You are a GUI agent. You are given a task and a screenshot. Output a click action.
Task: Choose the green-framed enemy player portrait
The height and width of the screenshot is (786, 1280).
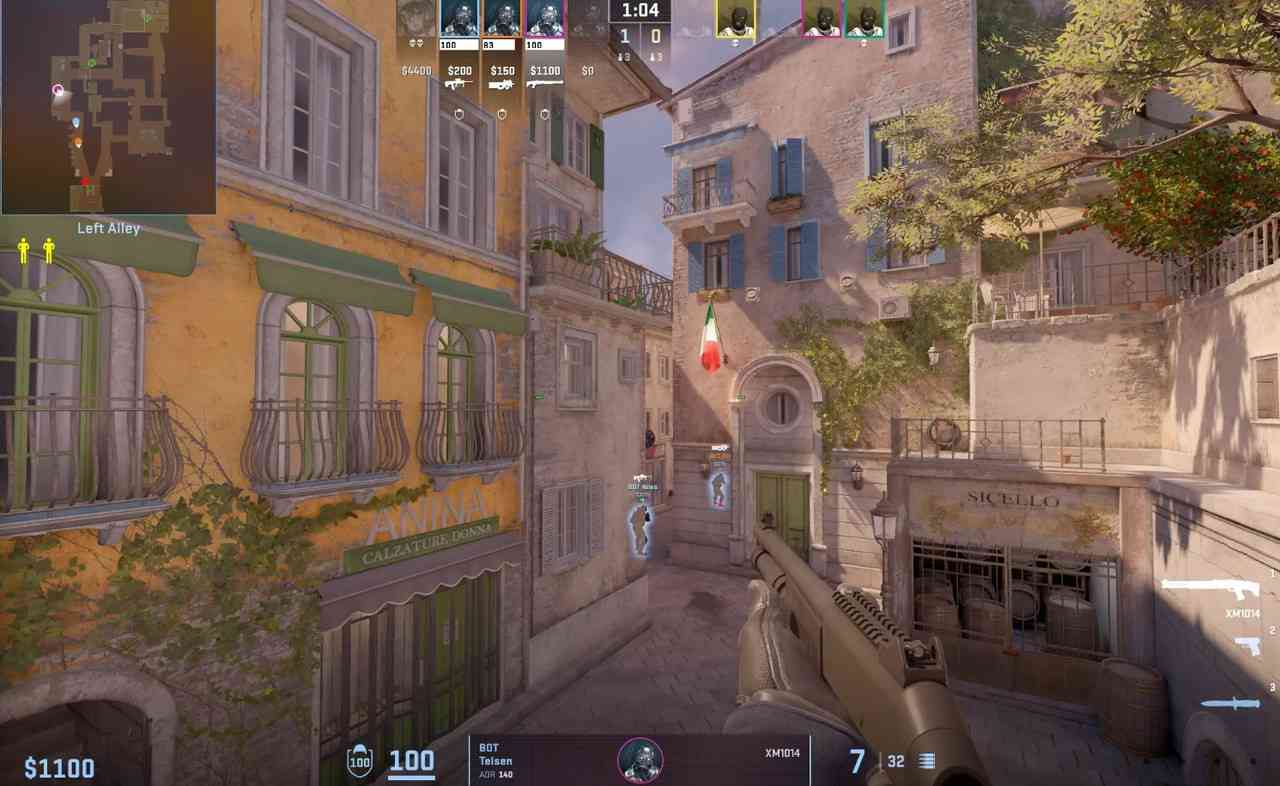(x=865, y=19)
